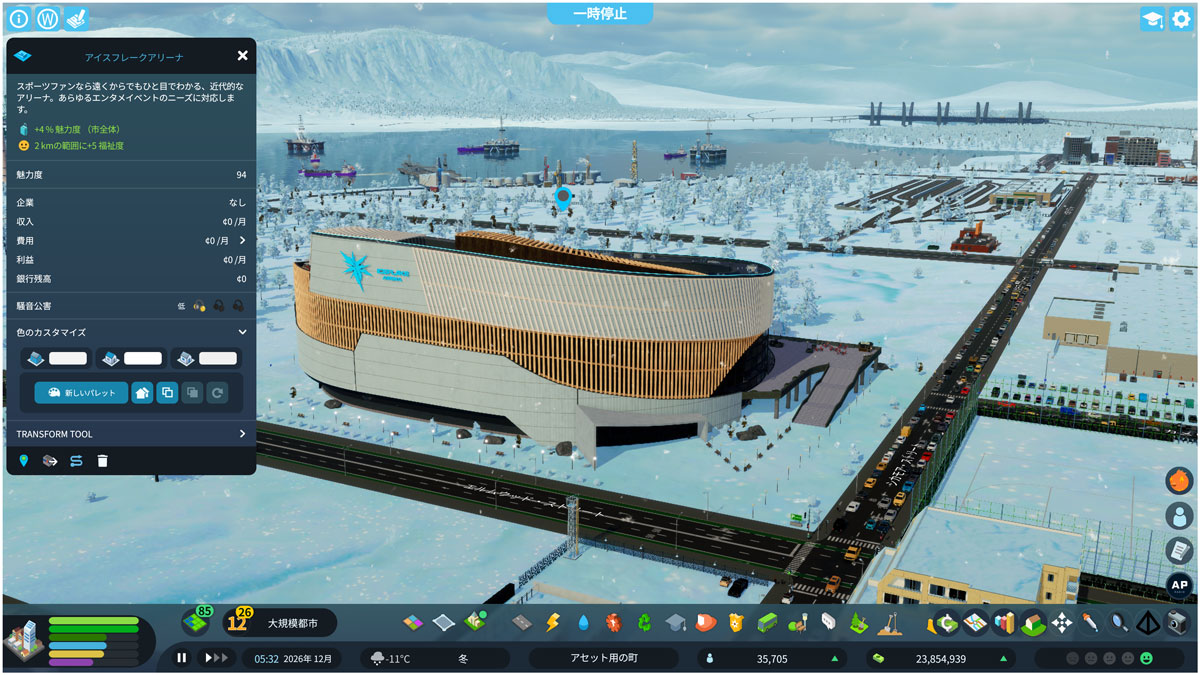The height and width of the screenshot is (675, 1200).
Task: Delete the building with the trash icon
Action: 102,461
